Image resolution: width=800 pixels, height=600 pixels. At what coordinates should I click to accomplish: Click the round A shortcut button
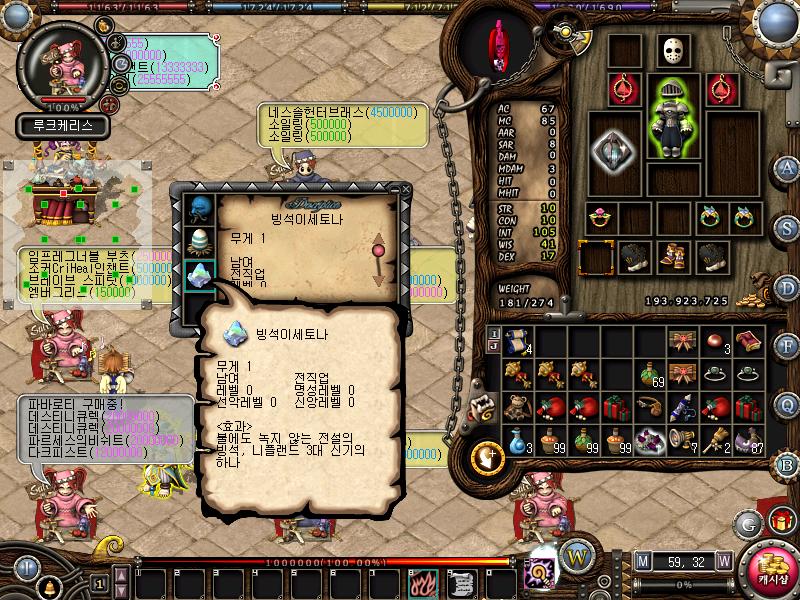pos(787,168)
